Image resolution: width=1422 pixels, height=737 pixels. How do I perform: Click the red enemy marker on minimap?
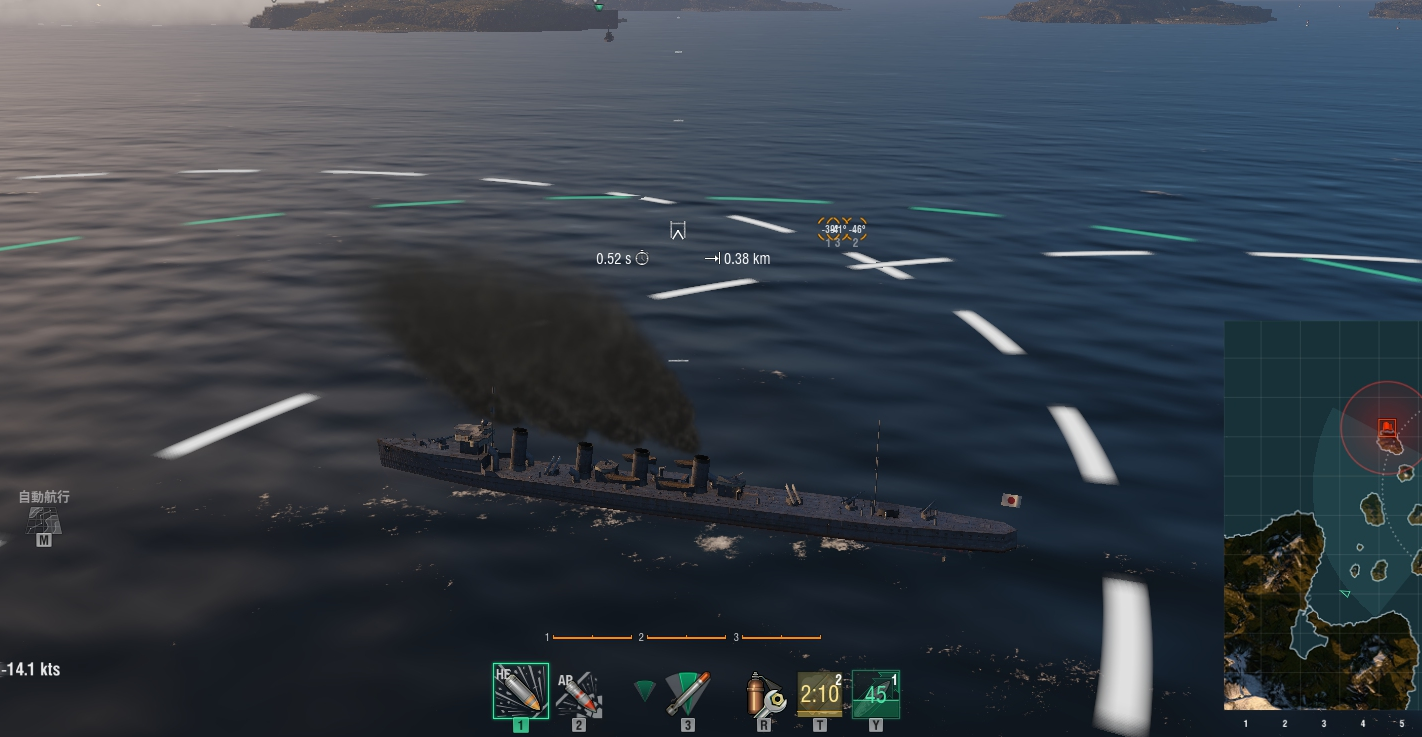click(1386, 426)
